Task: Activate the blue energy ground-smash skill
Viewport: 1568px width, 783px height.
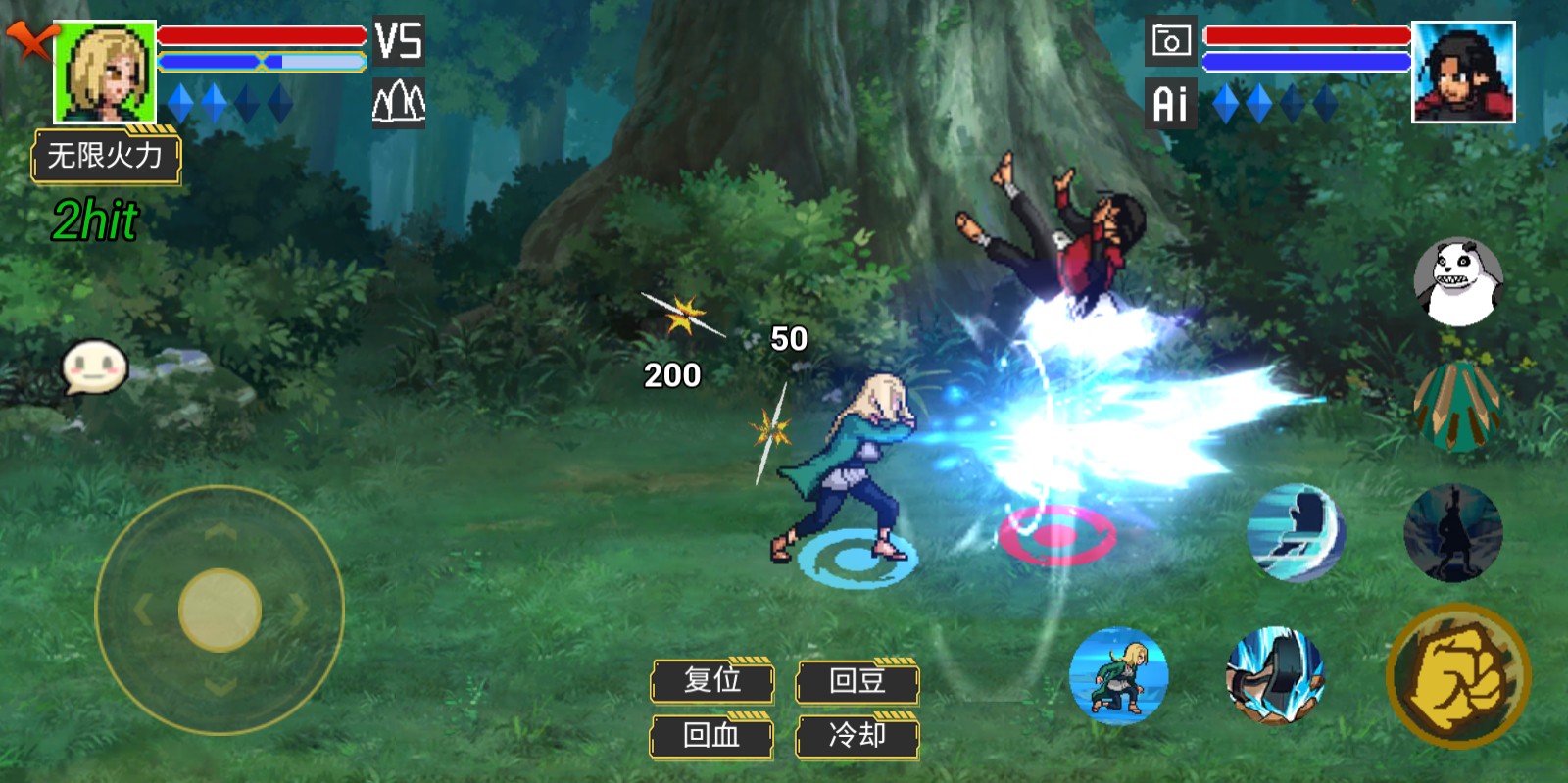Action: (x=1275, y=675)
